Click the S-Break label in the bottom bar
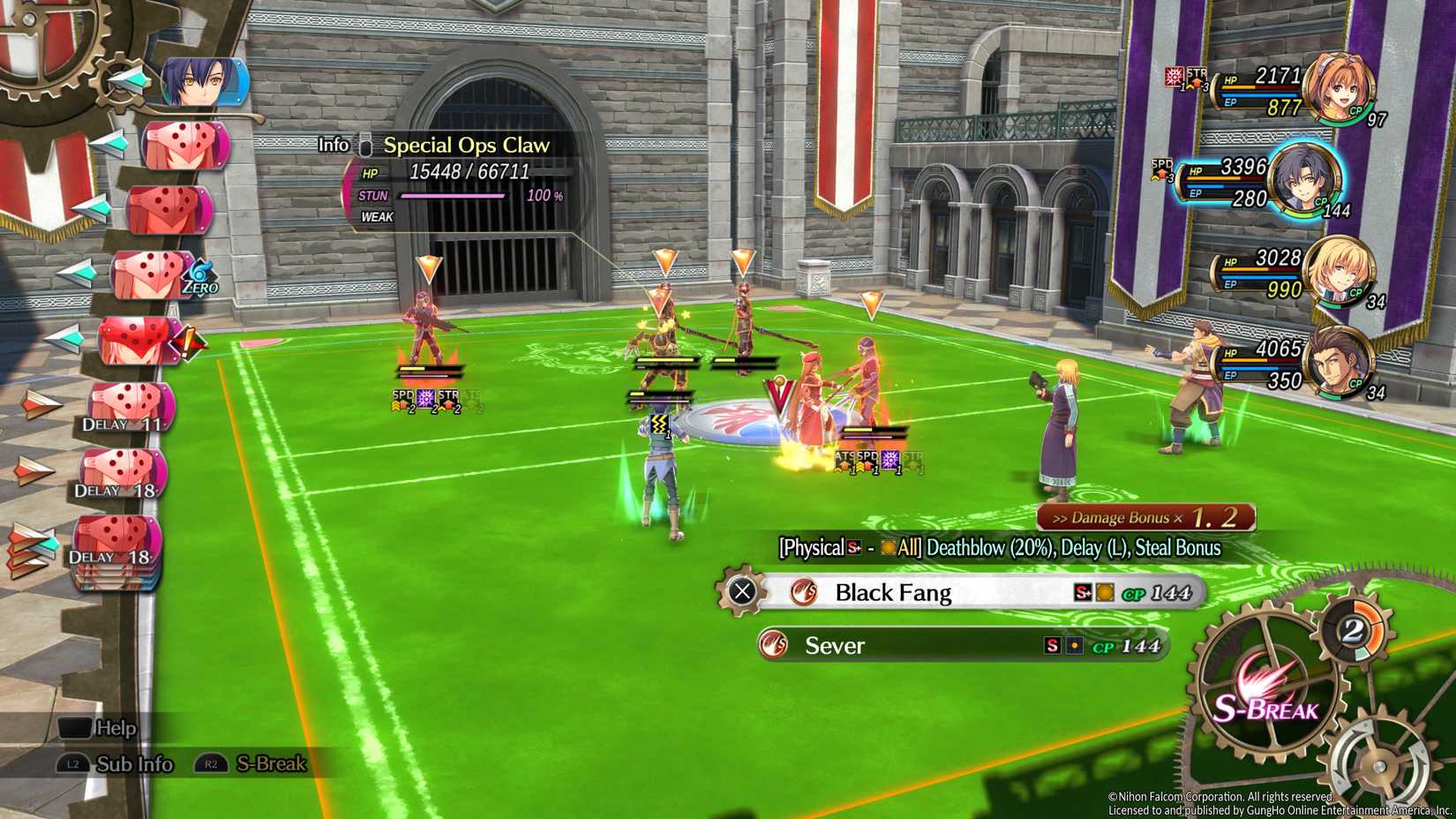The height and width of the screenshot is (819, 1456). 270,764
